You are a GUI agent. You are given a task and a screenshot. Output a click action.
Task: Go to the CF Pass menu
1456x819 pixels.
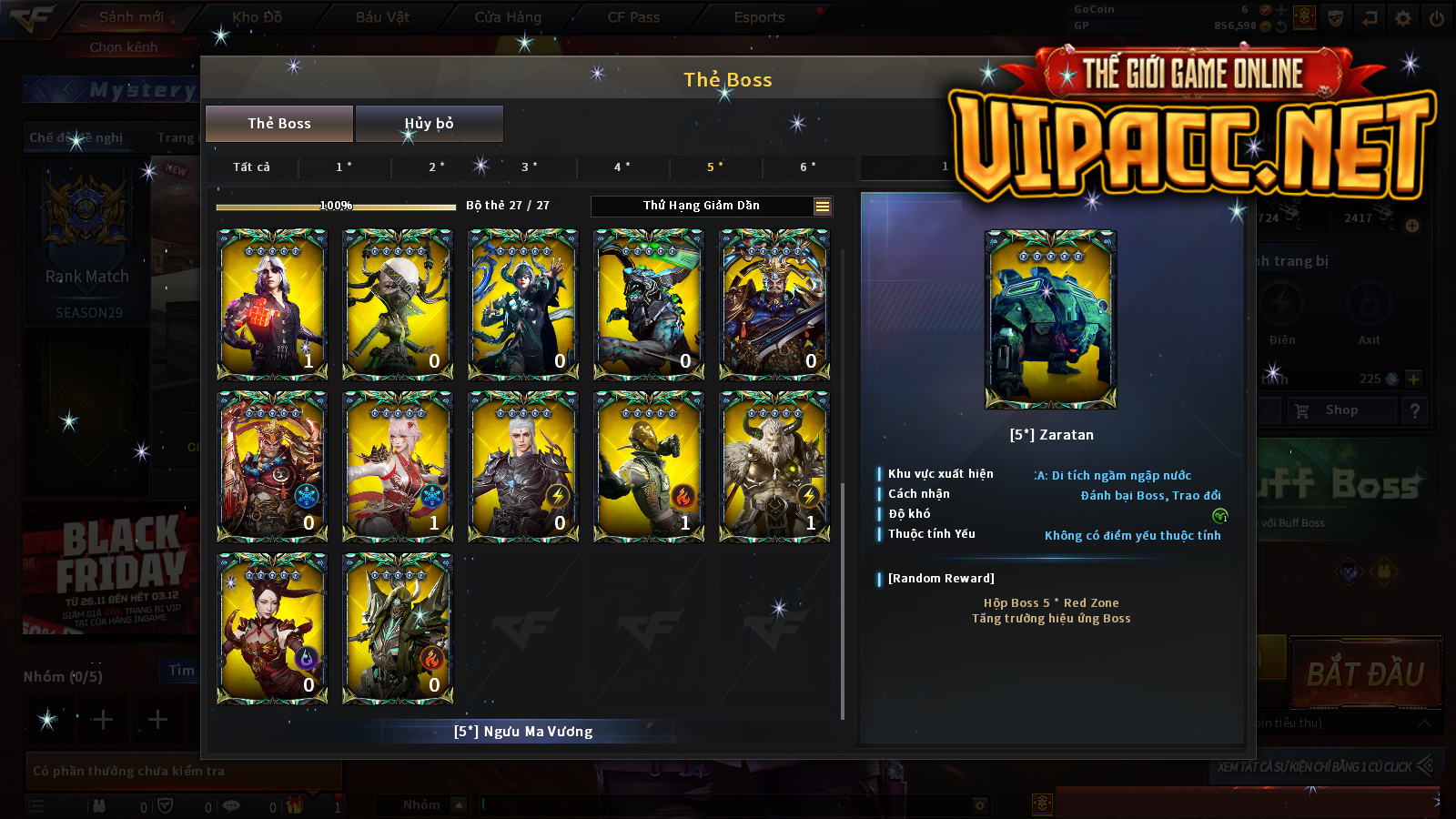[633, 17]
